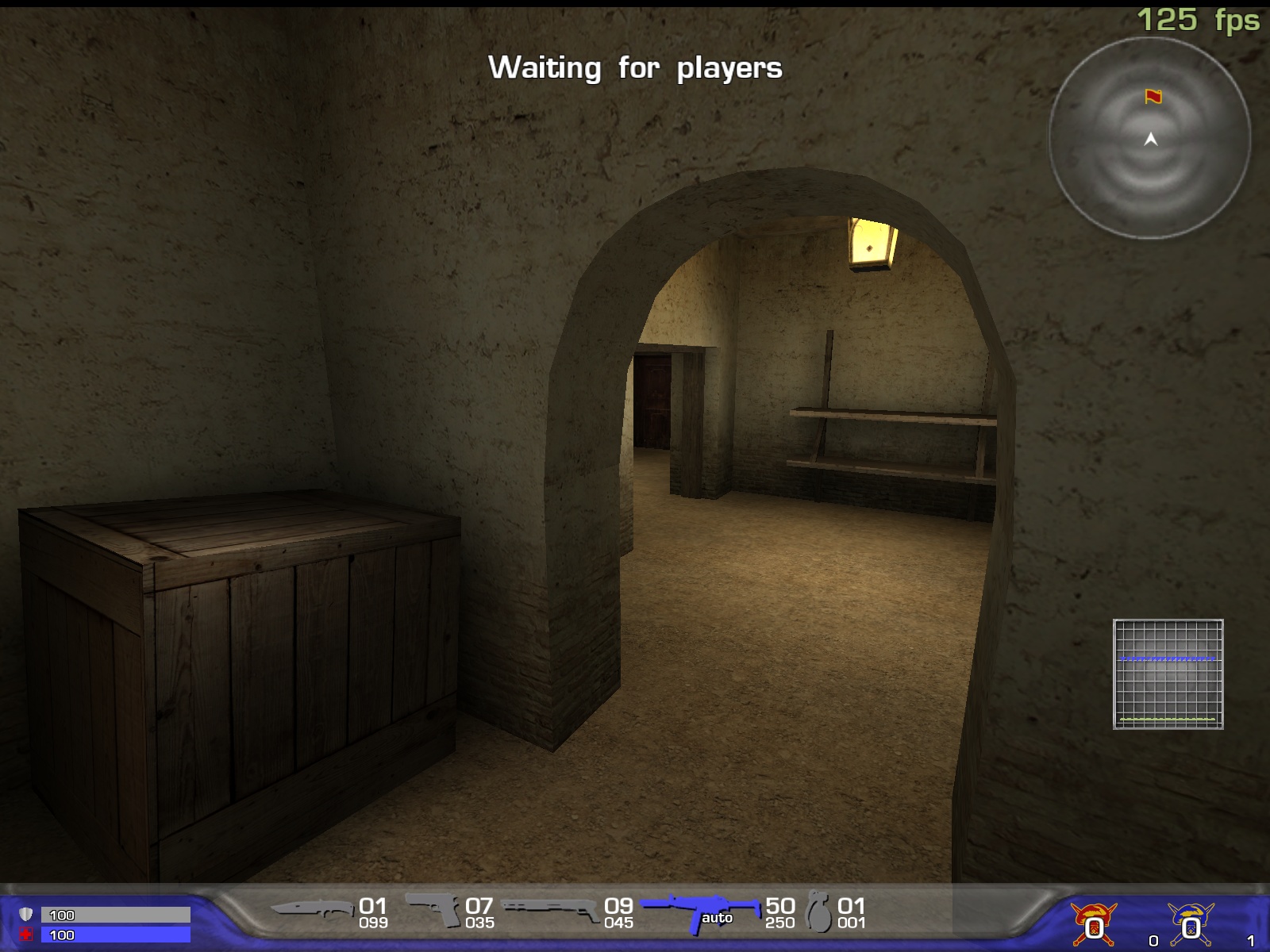Switch to the pistol weapon slot
The width and height of the screenshot is (1270, 952).
click(433, 909)
